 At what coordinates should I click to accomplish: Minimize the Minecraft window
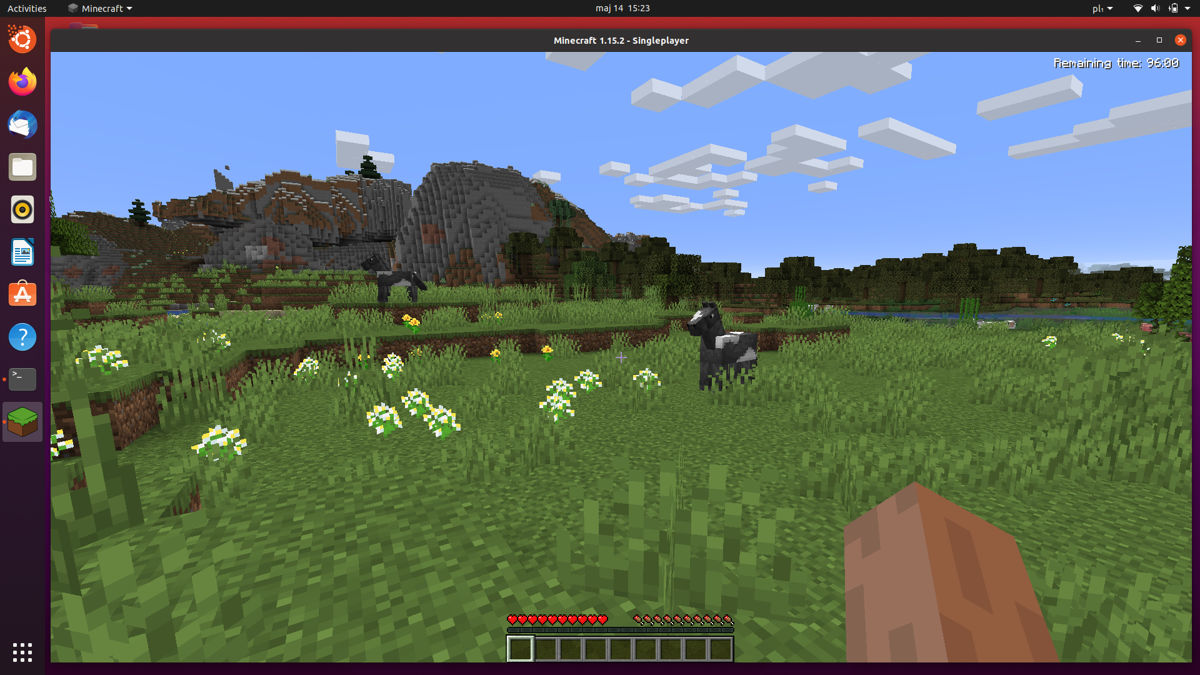1140,40
